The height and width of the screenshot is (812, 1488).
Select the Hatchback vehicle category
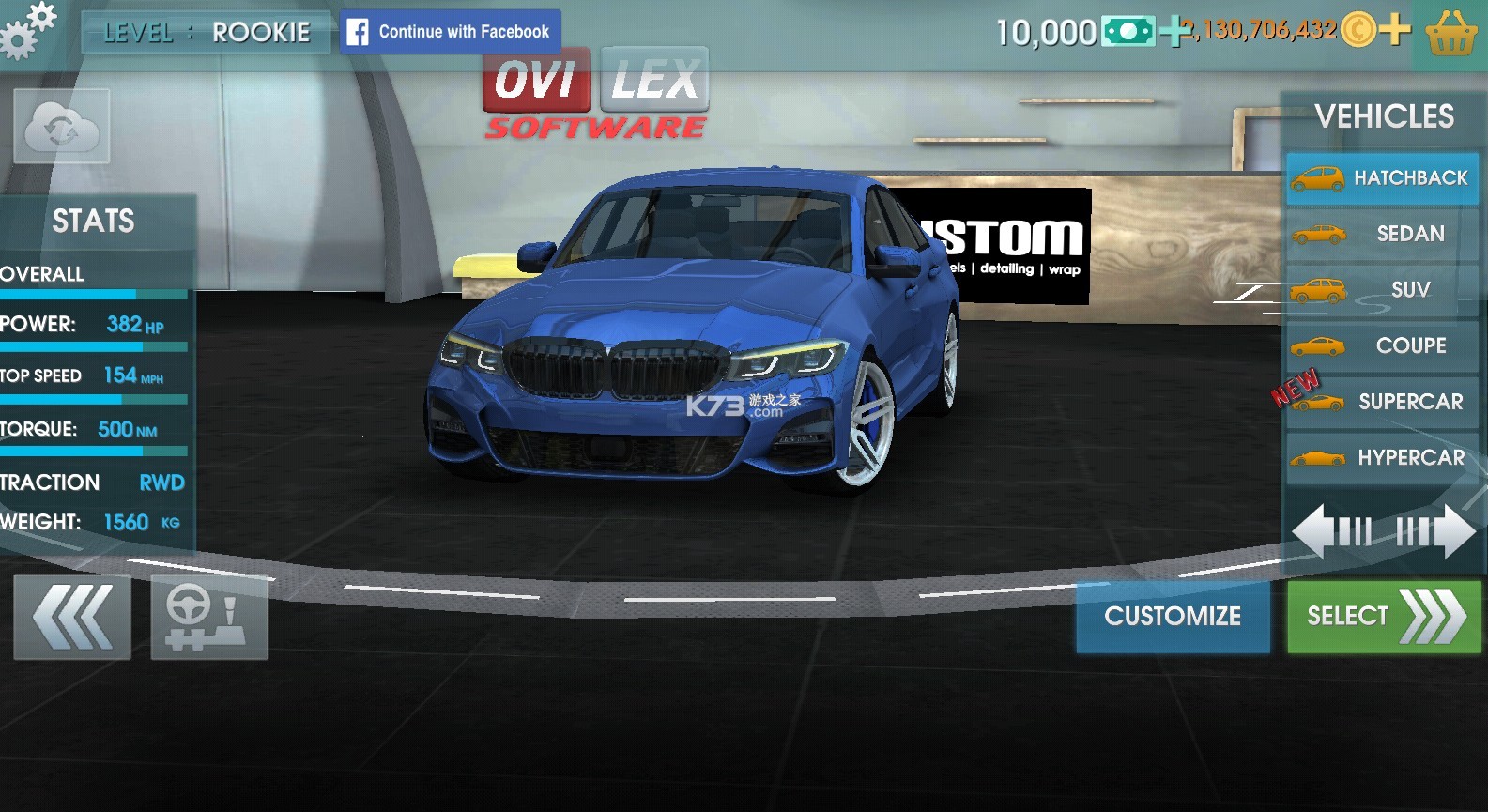1382,178
